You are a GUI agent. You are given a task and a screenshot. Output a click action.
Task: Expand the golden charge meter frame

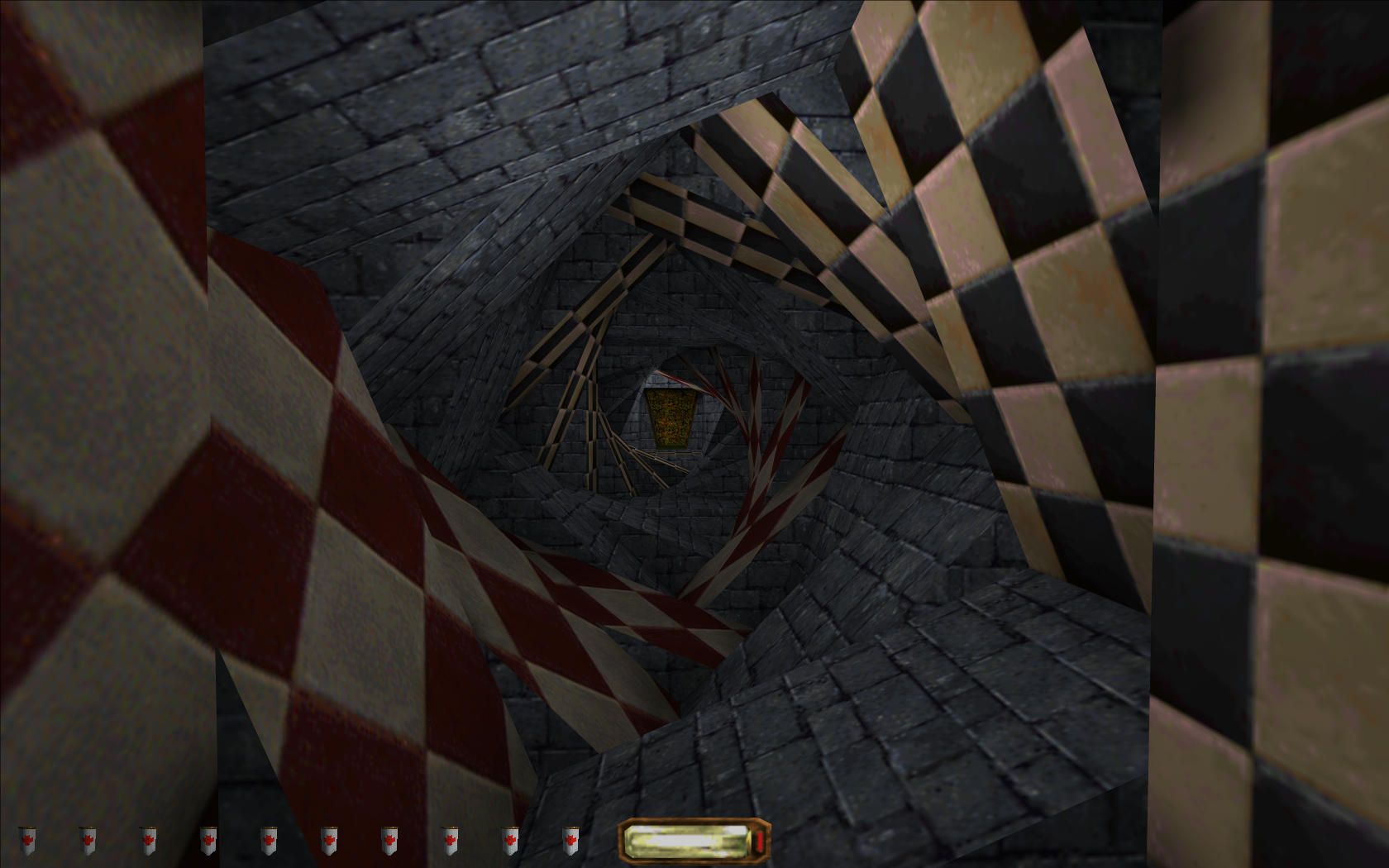(694, 838)
